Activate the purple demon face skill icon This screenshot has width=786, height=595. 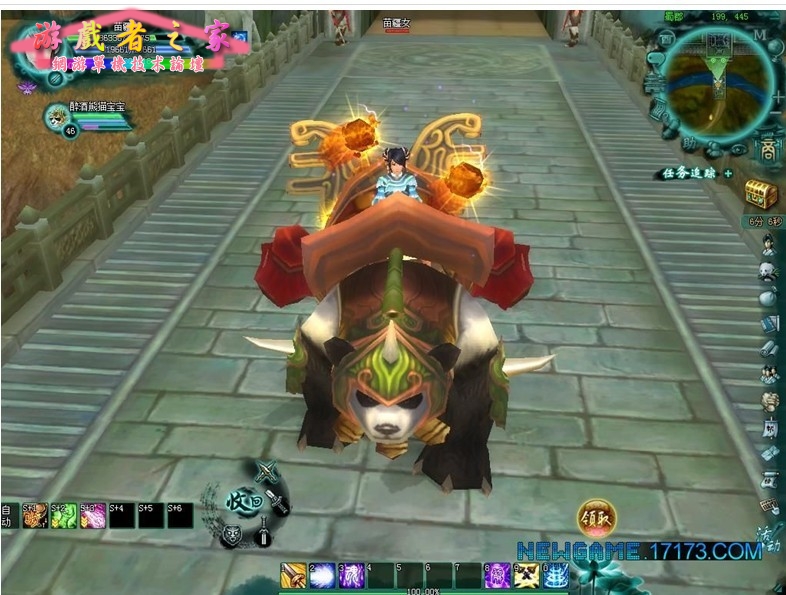(497, 575)
